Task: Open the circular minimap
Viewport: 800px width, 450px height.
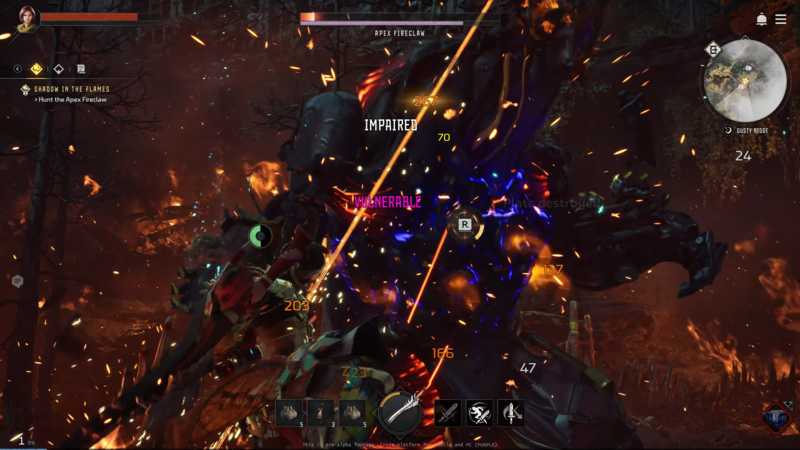Action: 745,81
